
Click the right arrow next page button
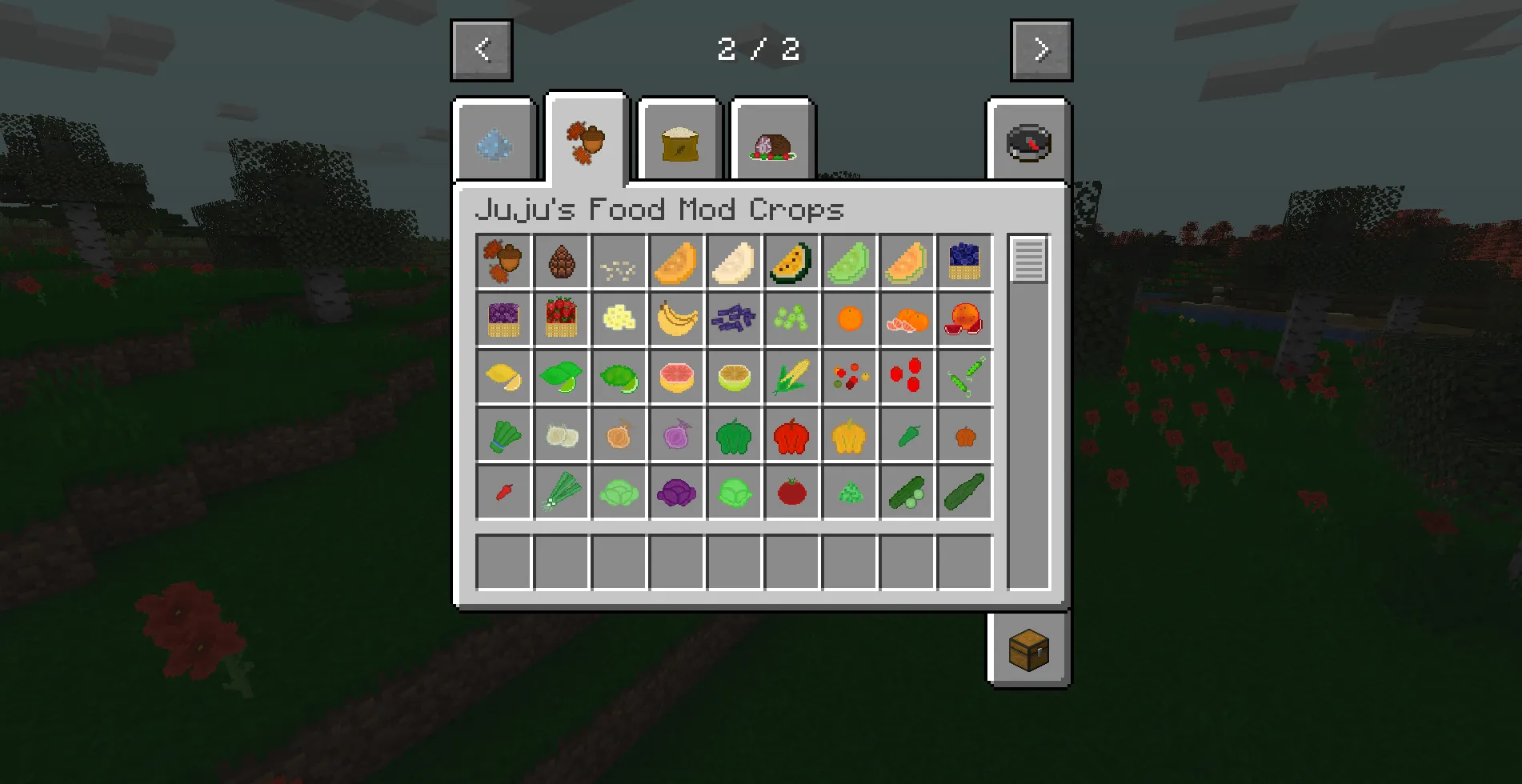(x=1041, y=50)
